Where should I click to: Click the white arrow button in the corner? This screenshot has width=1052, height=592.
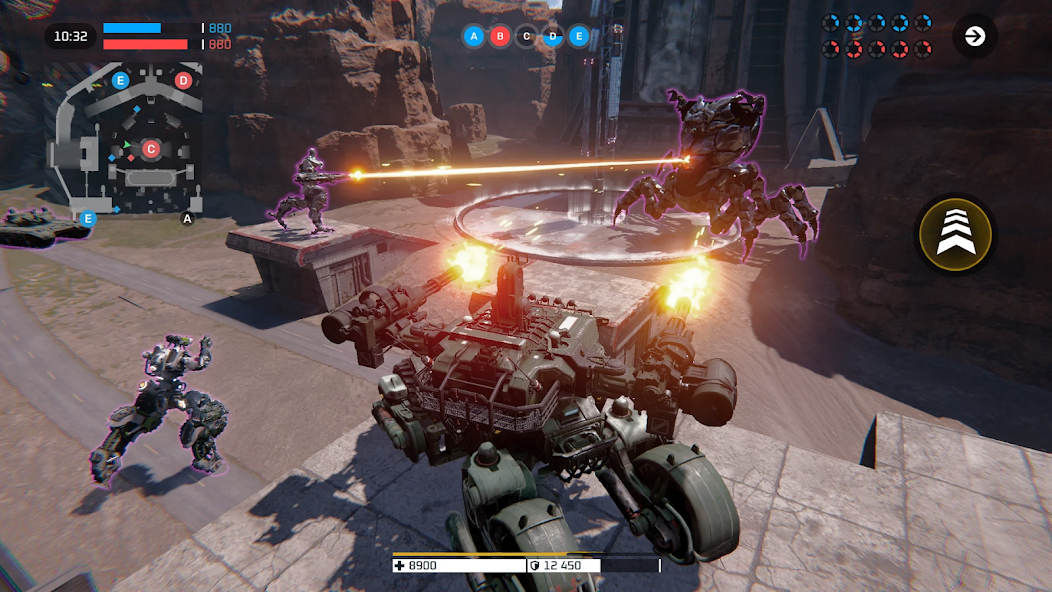pos(974,37)
